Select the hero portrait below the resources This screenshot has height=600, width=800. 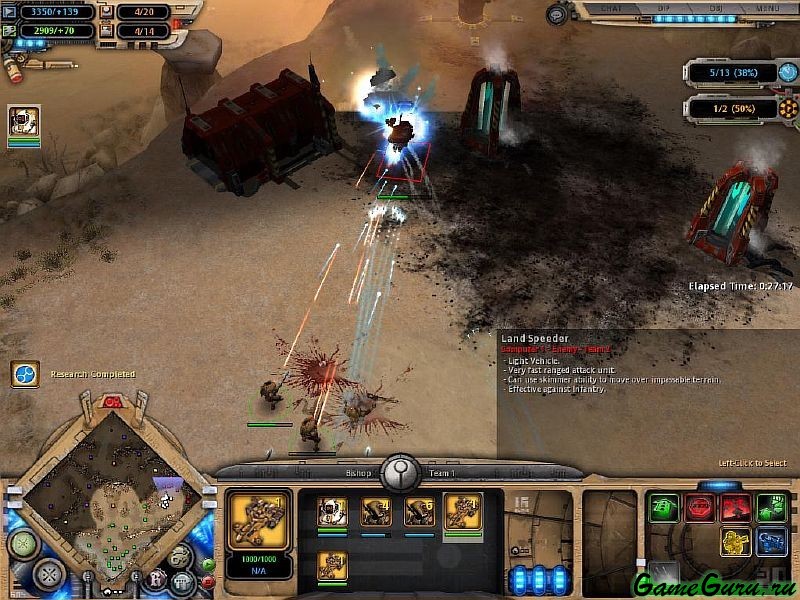coord(24,121)
